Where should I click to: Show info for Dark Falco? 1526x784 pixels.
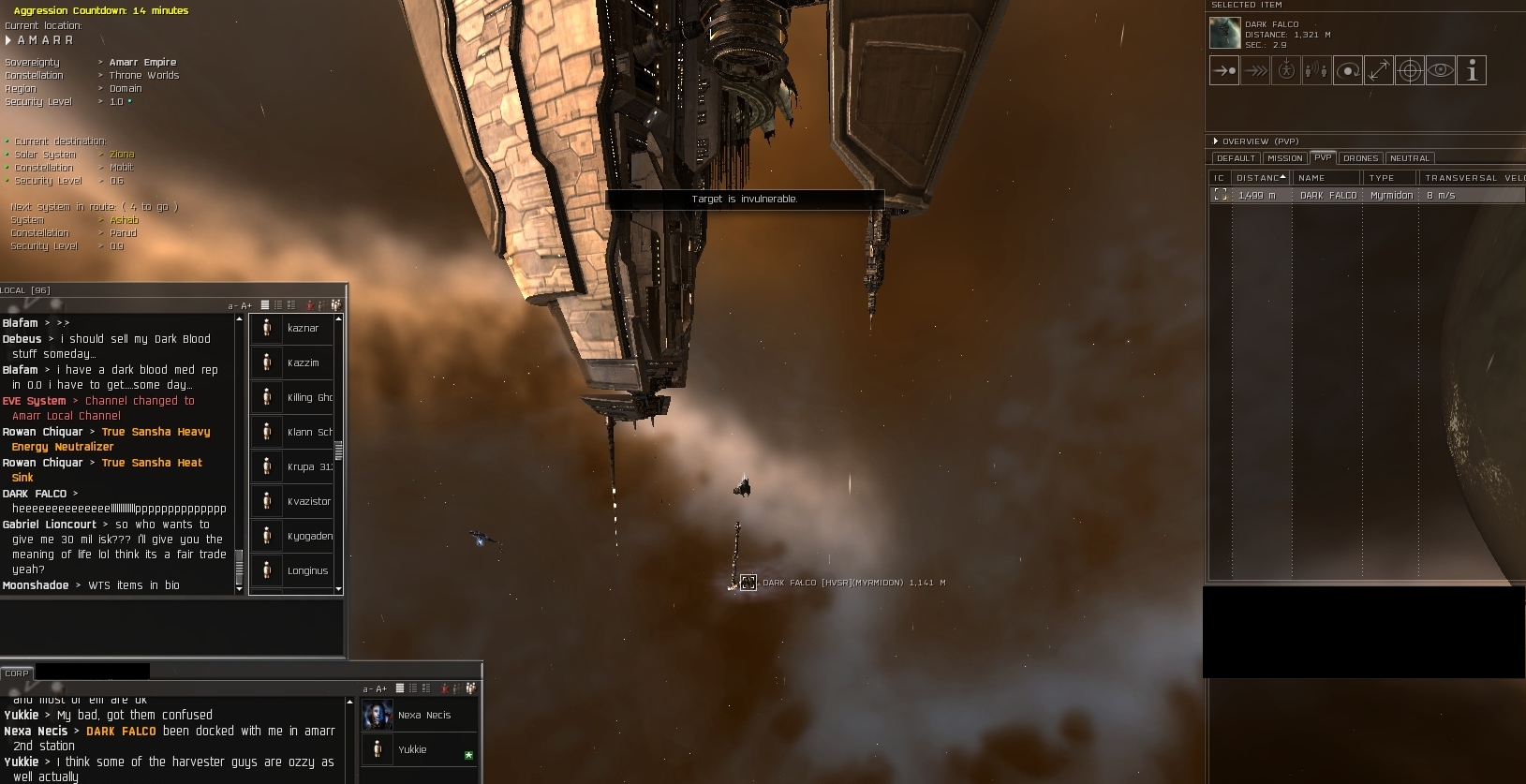1472,70
